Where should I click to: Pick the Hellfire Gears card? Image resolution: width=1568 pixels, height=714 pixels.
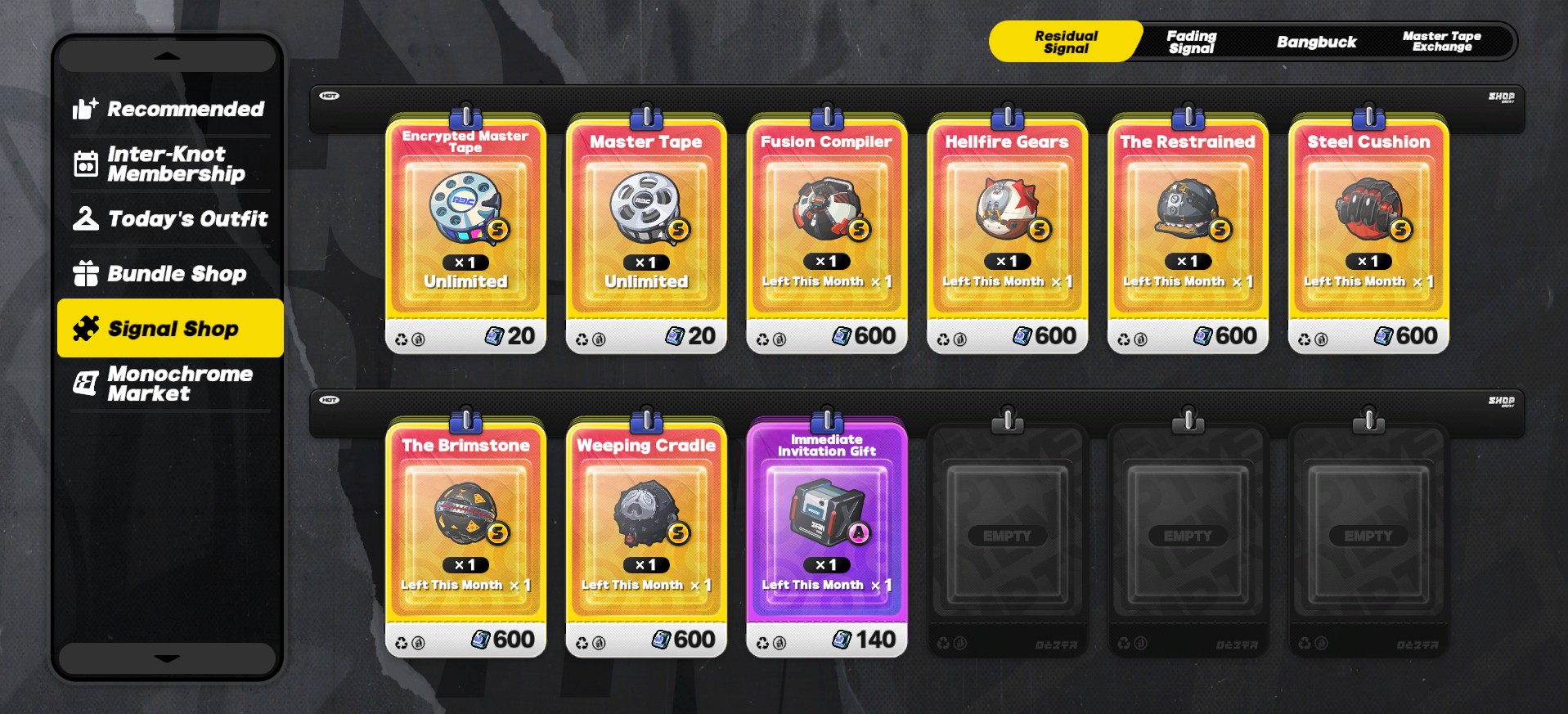[x=1007, y=234]
